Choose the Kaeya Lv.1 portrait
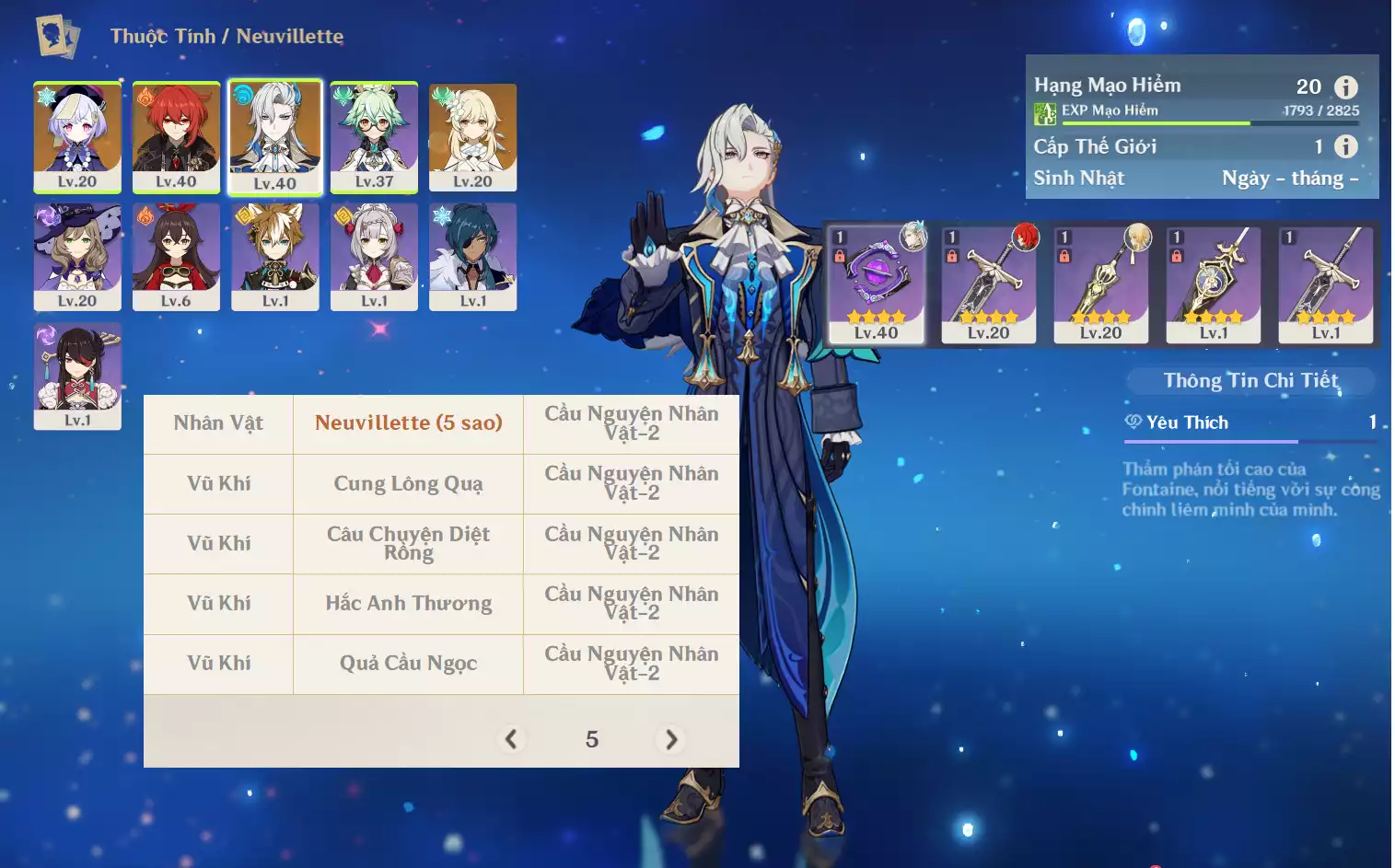The image size is (1395, 868). [472, 256]
